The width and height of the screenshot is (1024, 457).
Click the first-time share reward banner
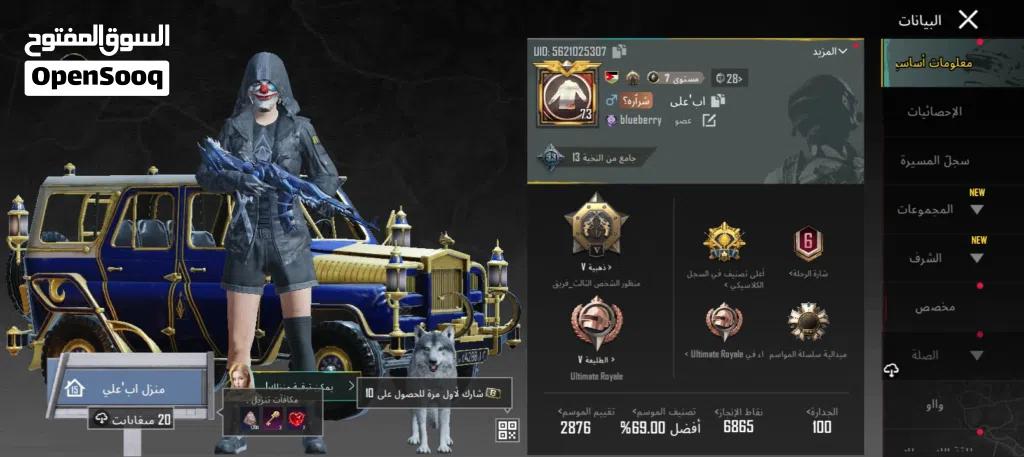click(x=435, y=393)
